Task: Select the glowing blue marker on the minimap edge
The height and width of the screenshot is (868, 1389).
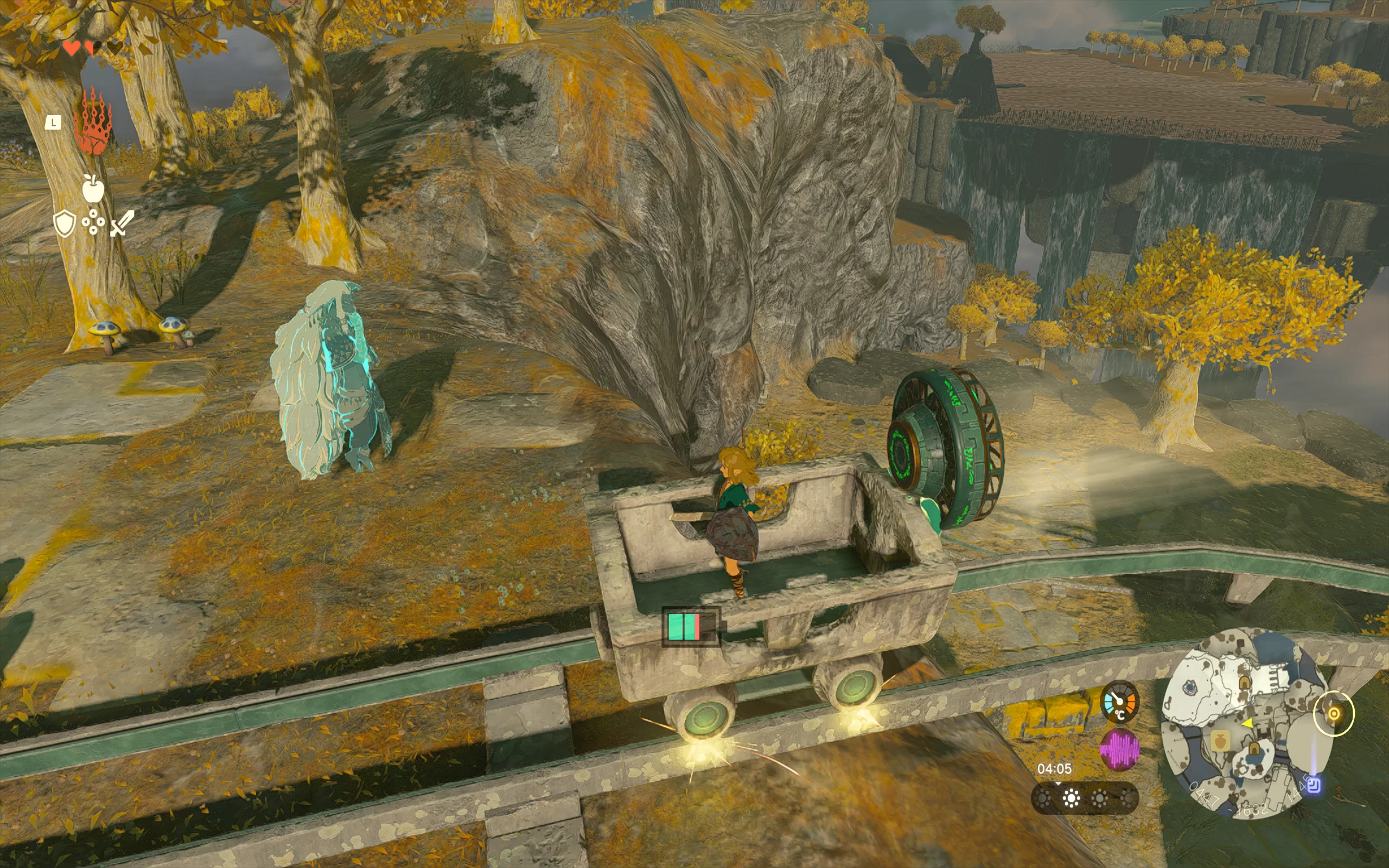Action: coord(1314,785)
